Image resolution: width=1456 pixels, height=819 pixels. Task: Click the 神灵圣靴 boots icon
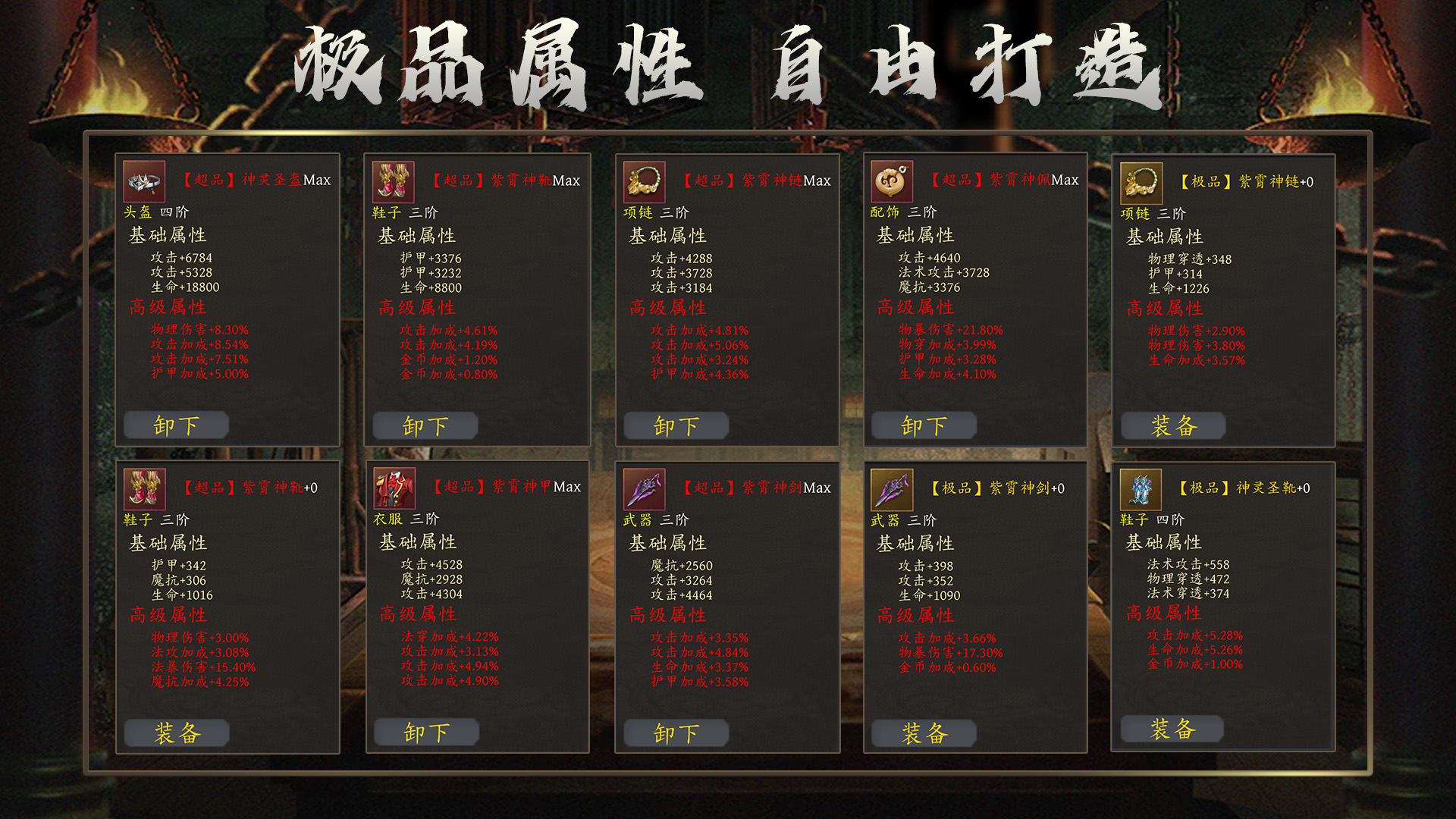[1140, 490]
